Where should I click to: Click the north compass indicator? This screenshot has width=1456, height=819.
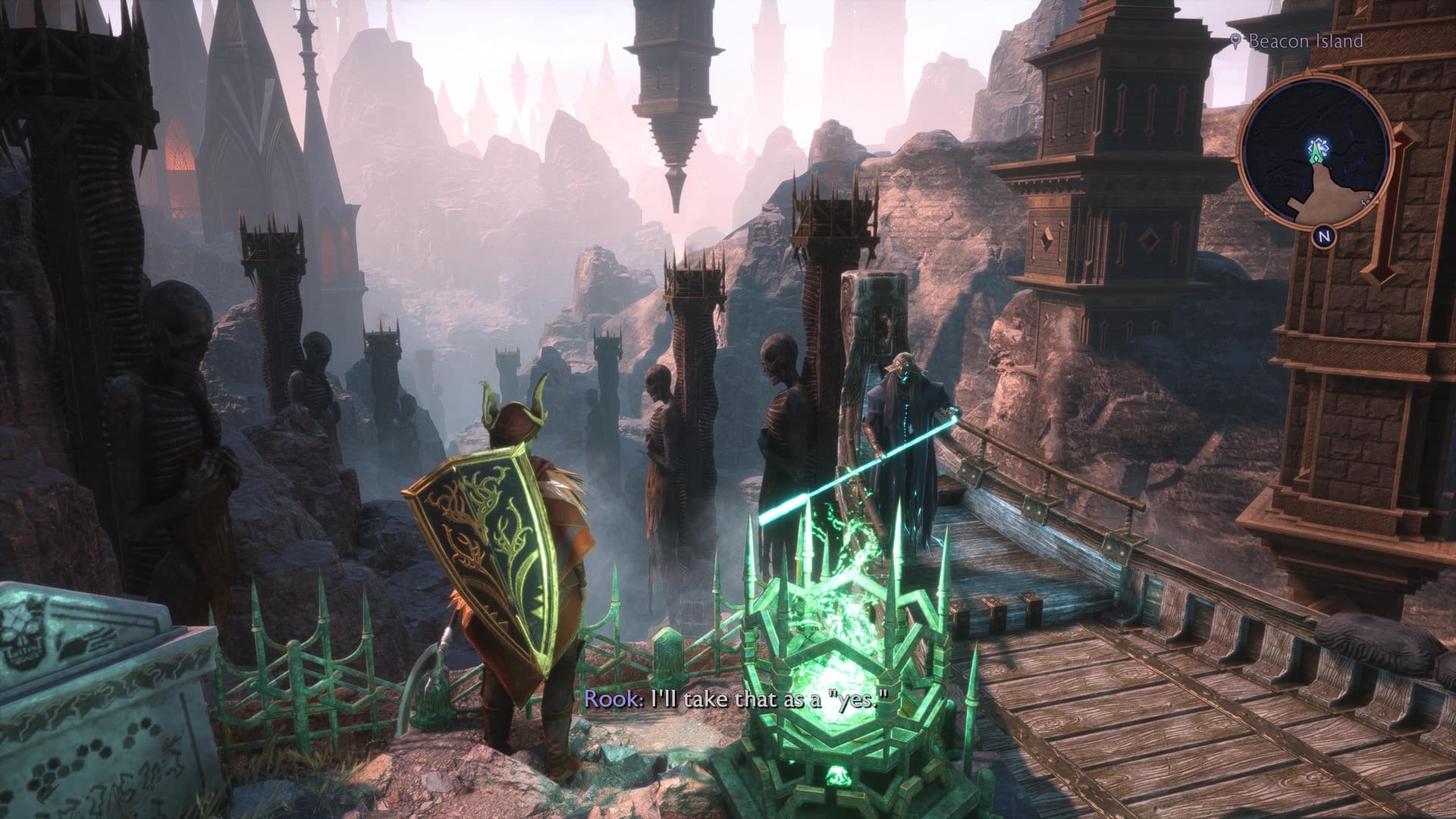(x=1324, y=237)
